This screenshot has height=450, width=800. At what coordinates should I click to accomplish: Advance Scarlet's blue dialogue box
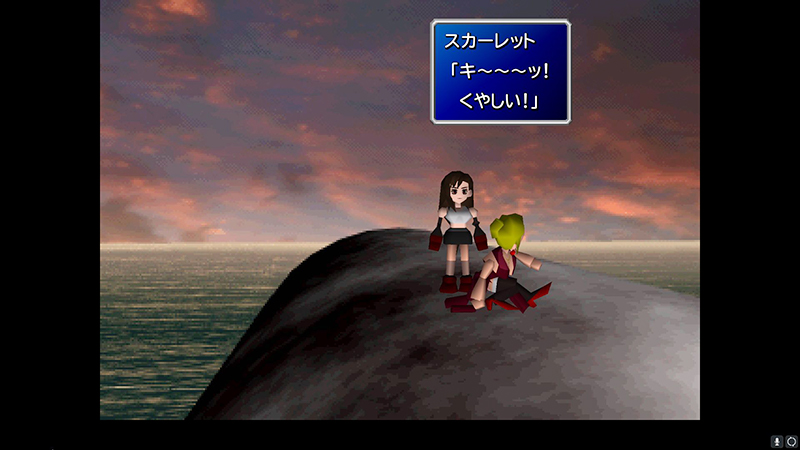500,72
